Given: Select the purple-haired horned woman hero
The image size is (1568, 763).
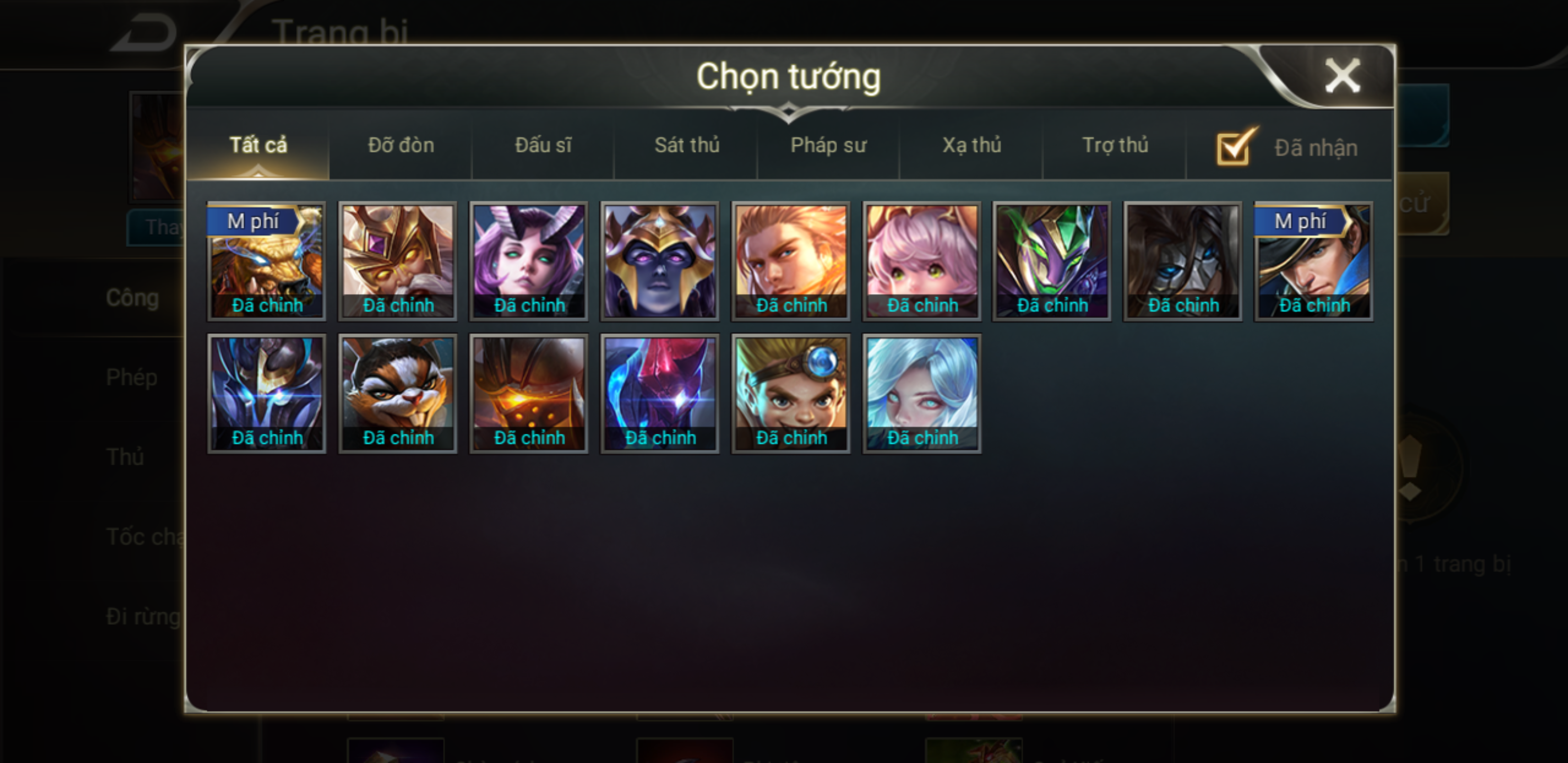Looking at the screenshot, I should (528, 261).
